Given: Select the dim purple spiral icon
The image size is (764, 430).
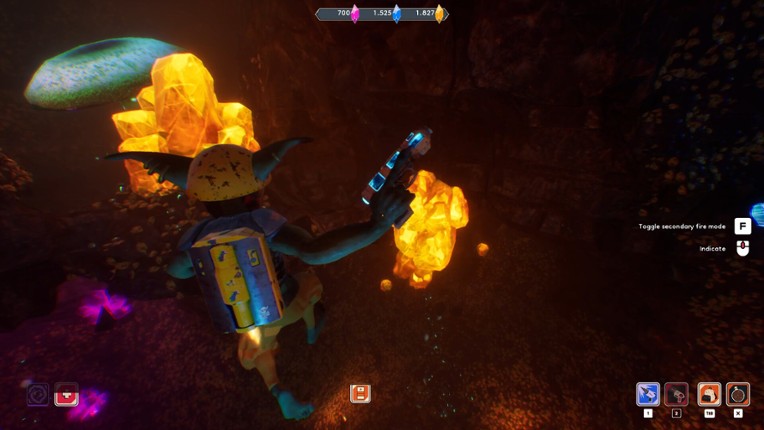Looking at the screenshot, I should click(38, 394).
